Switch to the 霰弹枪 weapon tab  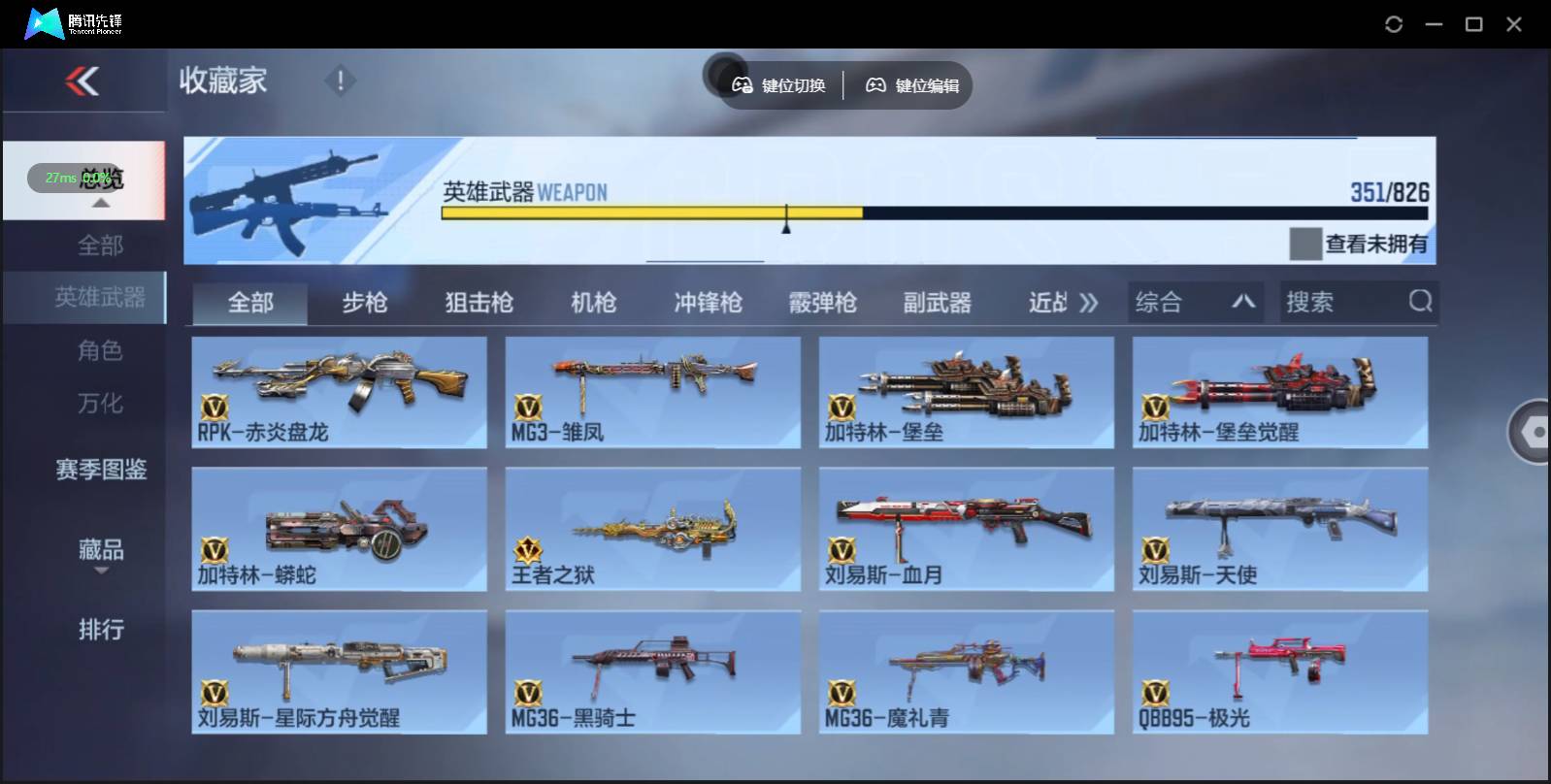823,302
